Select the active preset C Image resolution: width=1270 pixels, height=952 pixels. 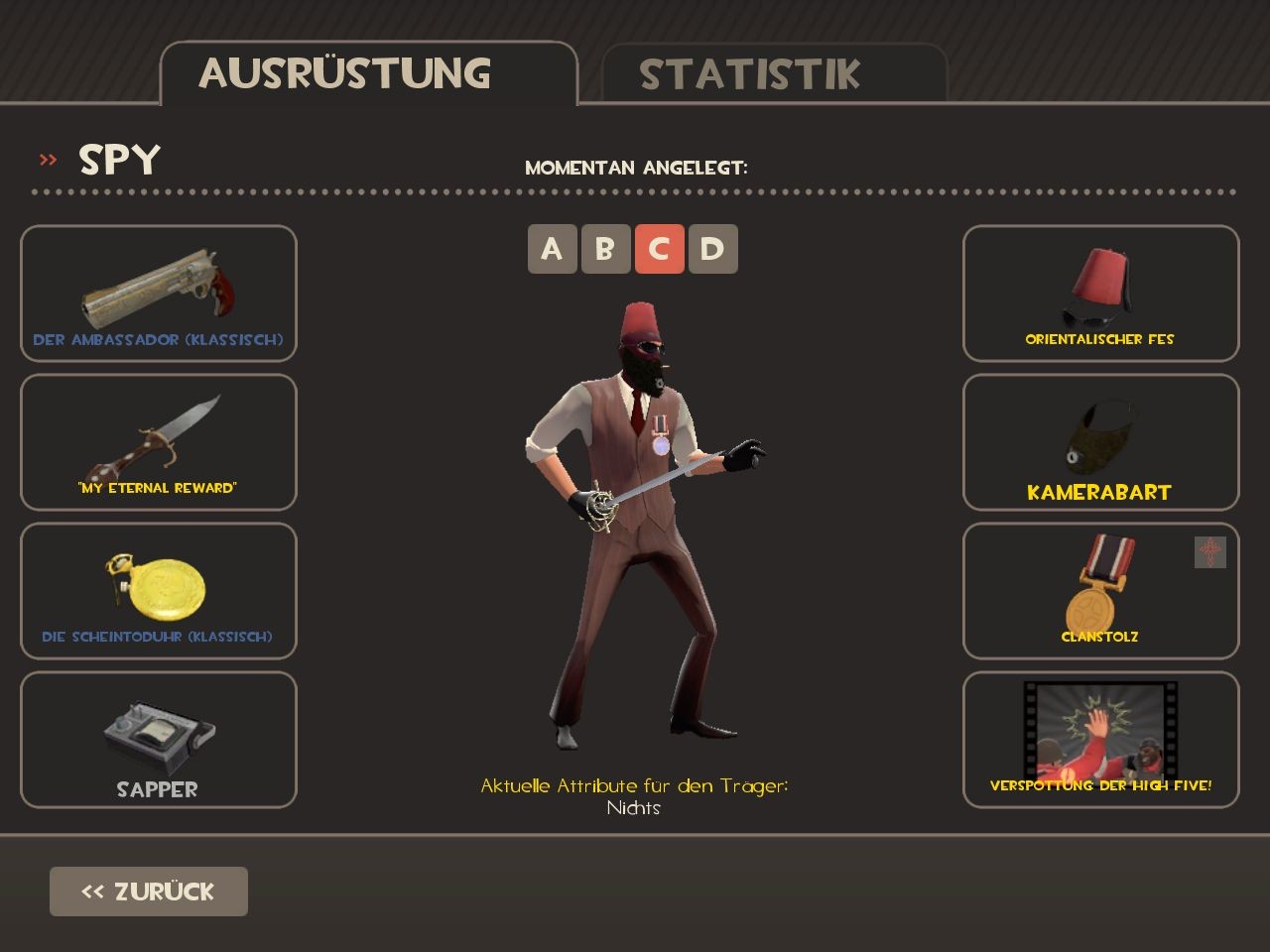[x=662, y=249]
